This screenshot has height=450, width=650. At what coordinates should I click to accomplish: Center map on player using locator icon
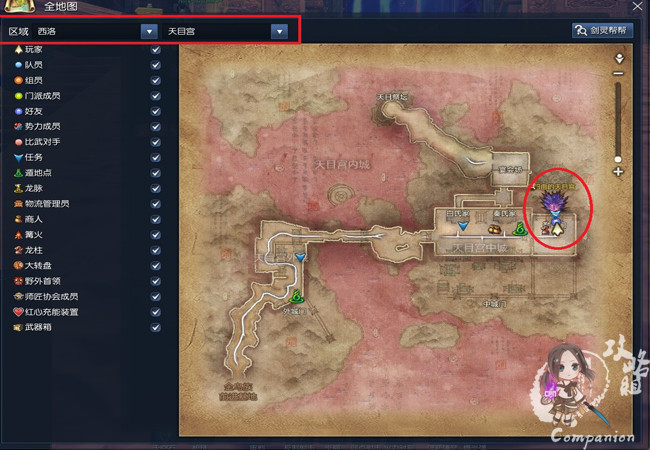tap(618, 57)
